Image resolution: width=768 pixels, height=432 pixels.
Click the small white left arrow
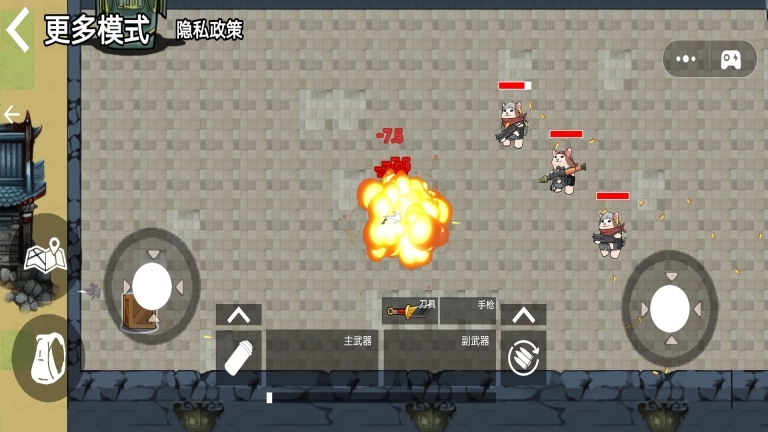click(12, 114)
